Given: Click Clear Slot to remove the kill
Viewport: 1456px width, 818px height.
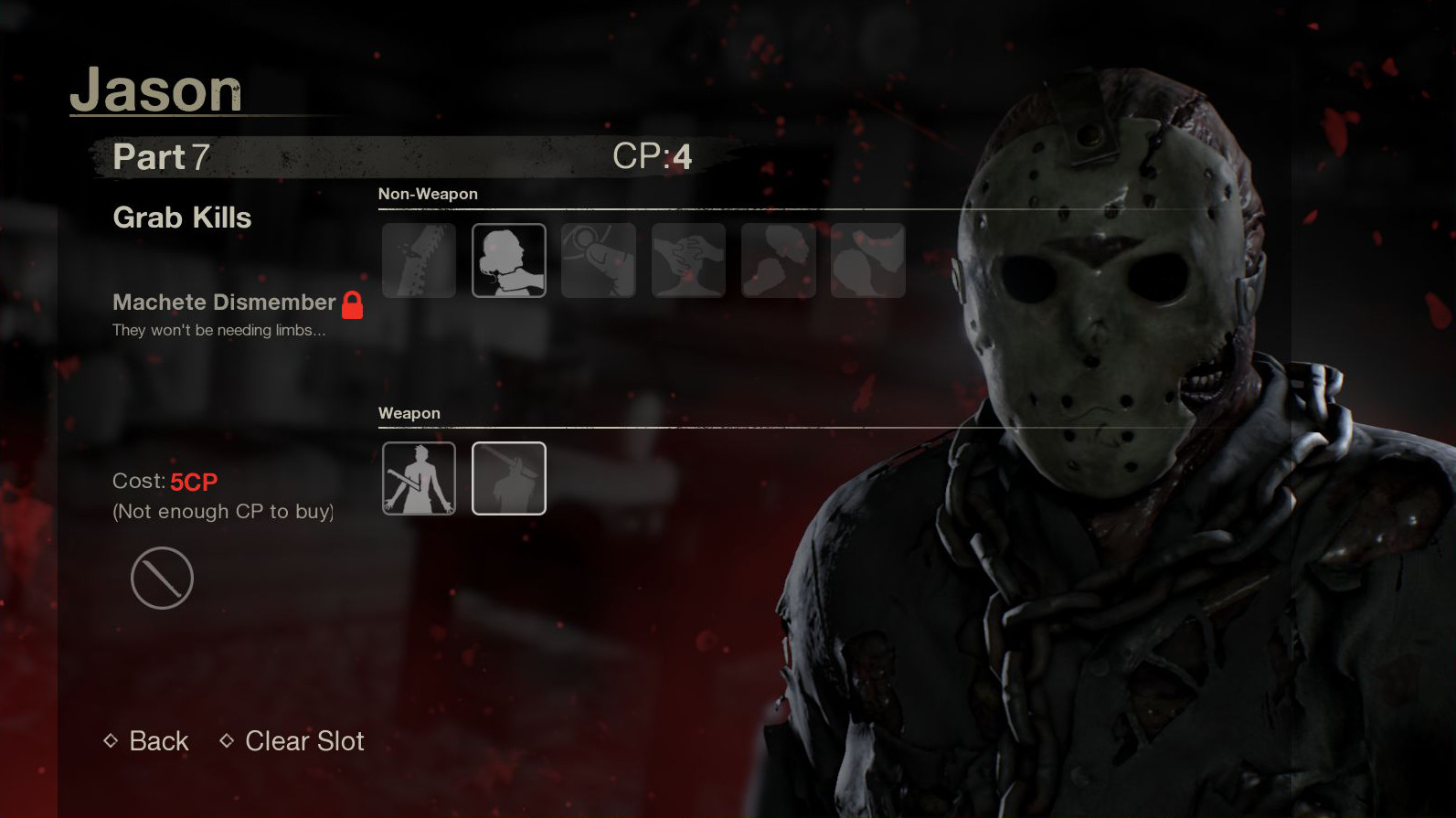Looking at the screenshot, I should tap(303, 741).
